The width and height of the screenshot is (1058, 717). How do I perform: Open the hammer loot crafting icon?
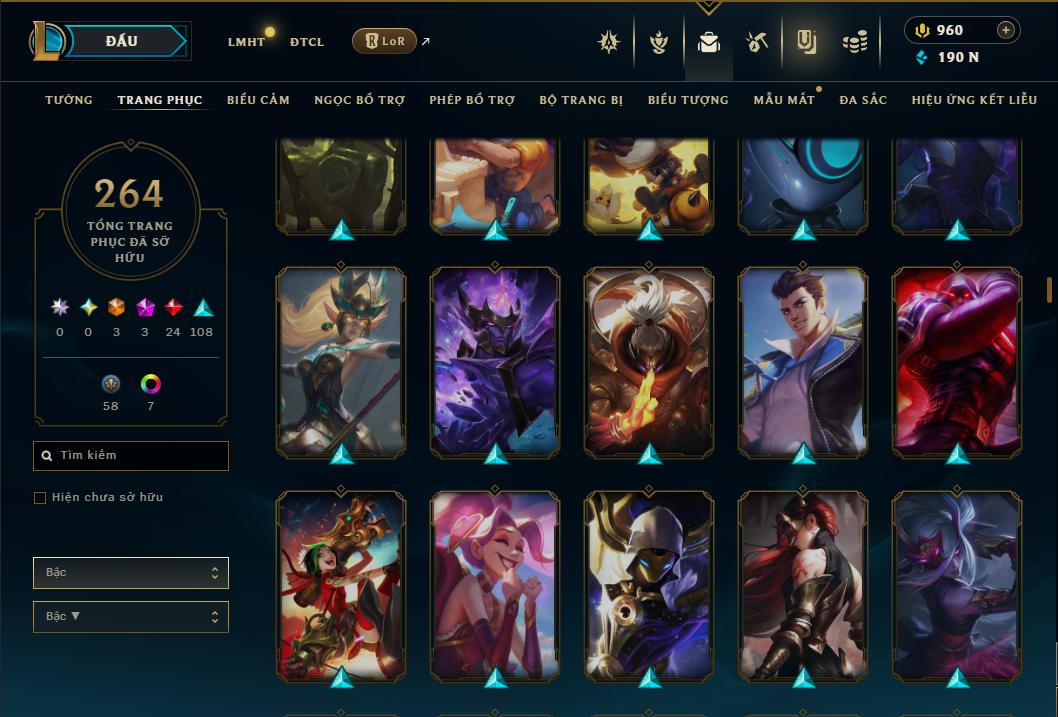(757, 42)
